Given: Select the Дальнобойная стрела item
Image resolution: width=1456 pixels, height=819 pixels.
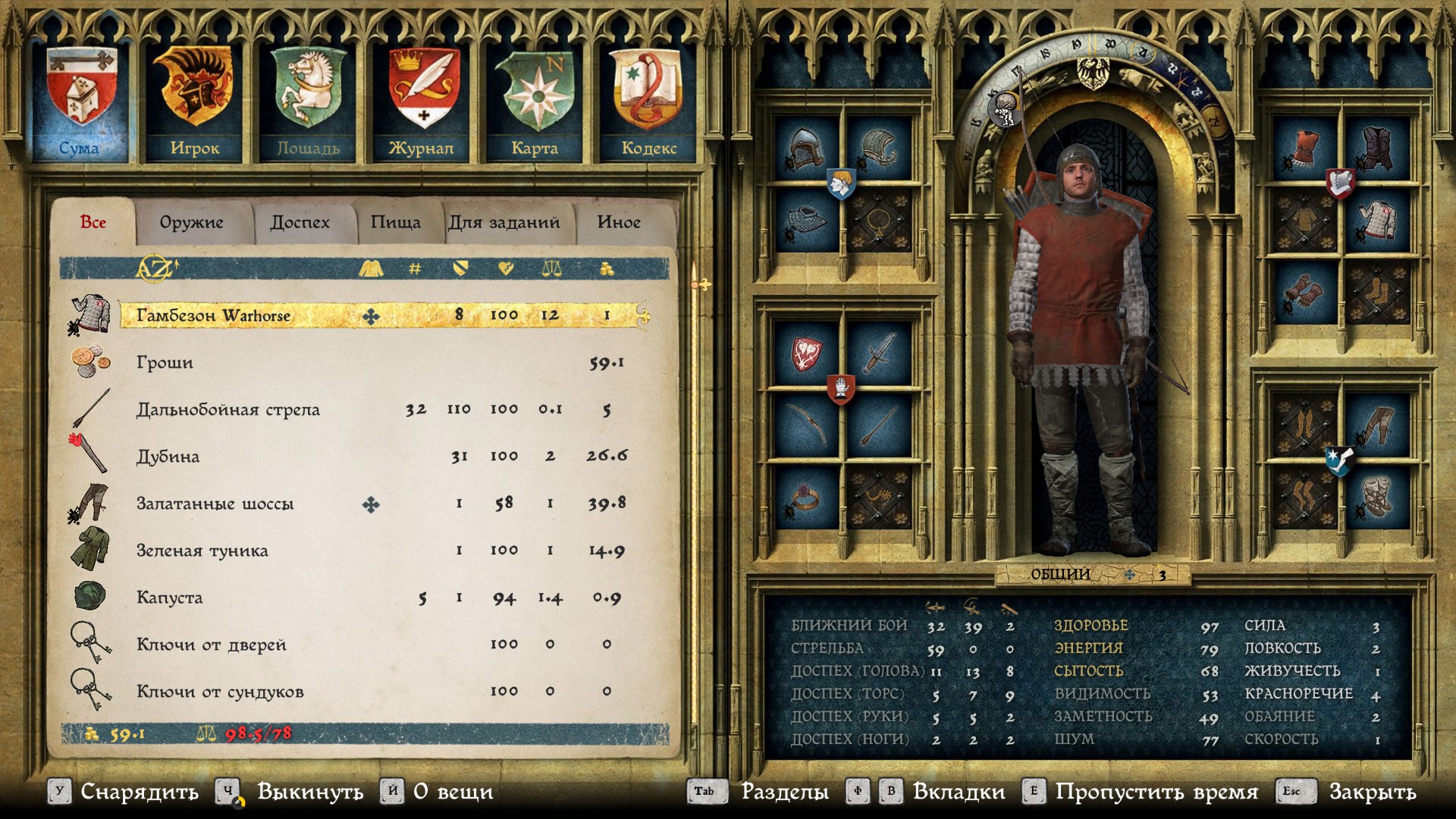Looking at the screenshot, I should pyautogui.click(x=227, y=409).
